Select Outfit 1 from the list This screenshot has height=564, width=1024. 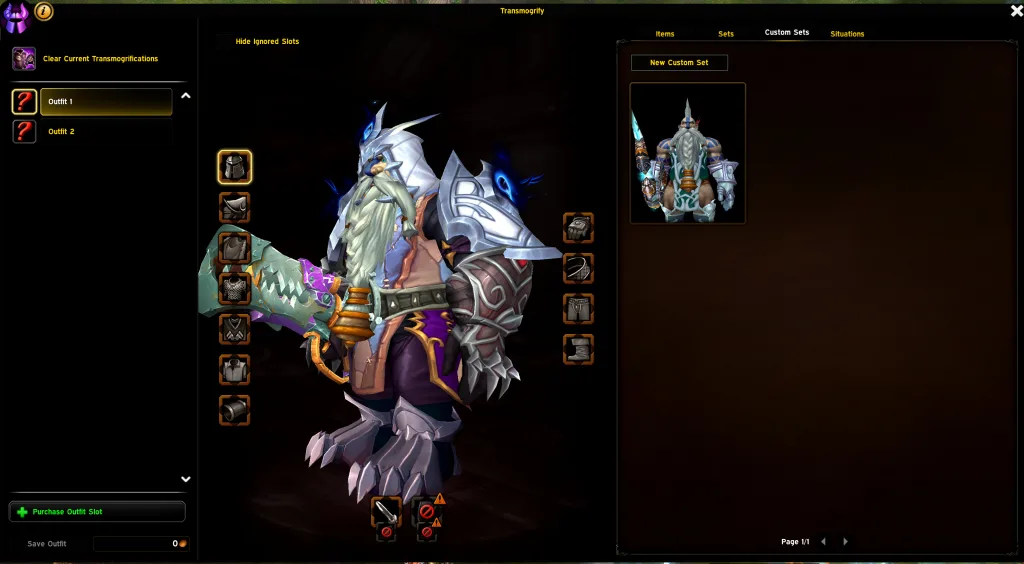pos(105,102)
